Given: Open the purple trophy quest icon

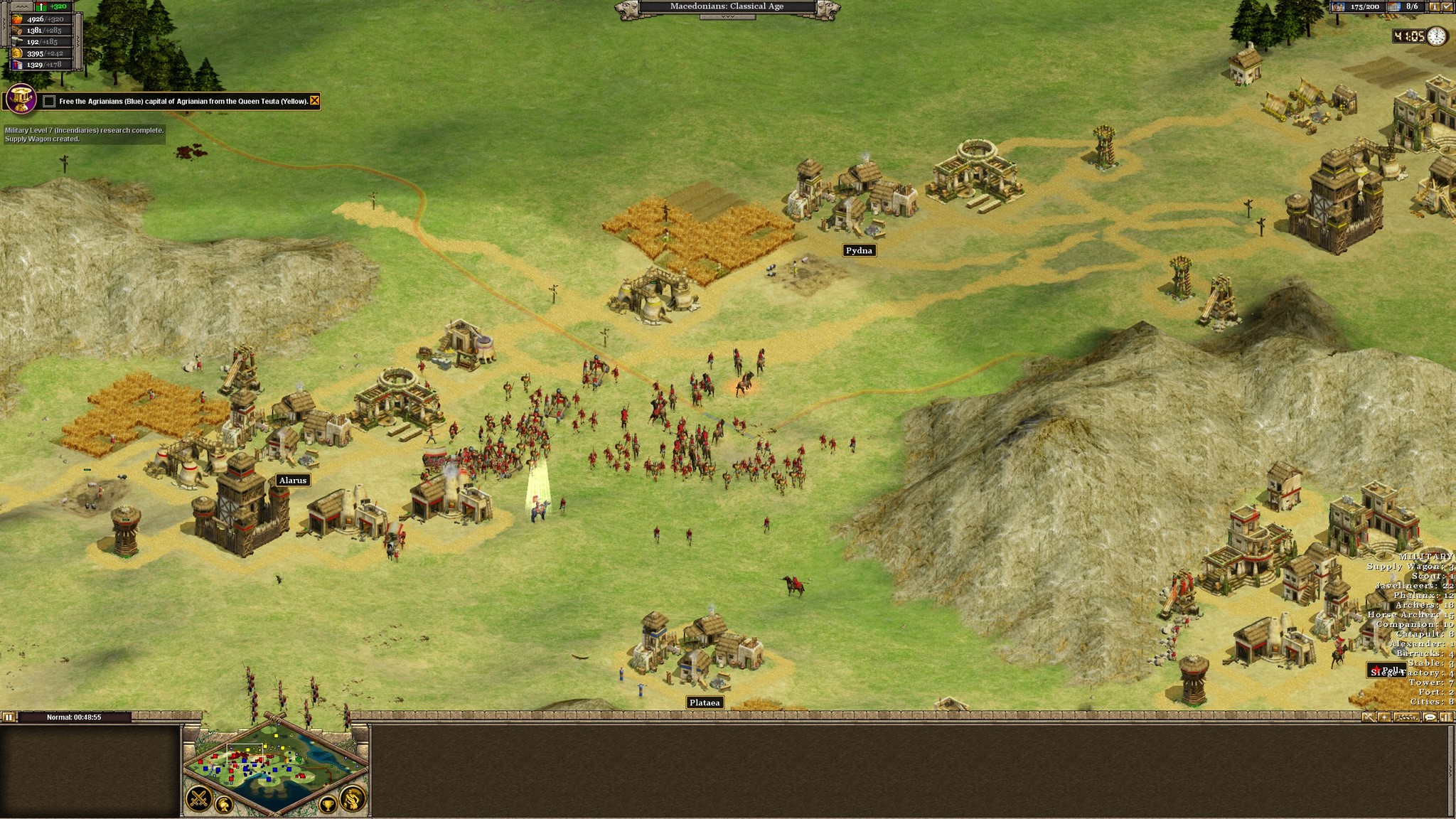Looking at the screenshot, I should click(x=21, y=98).
